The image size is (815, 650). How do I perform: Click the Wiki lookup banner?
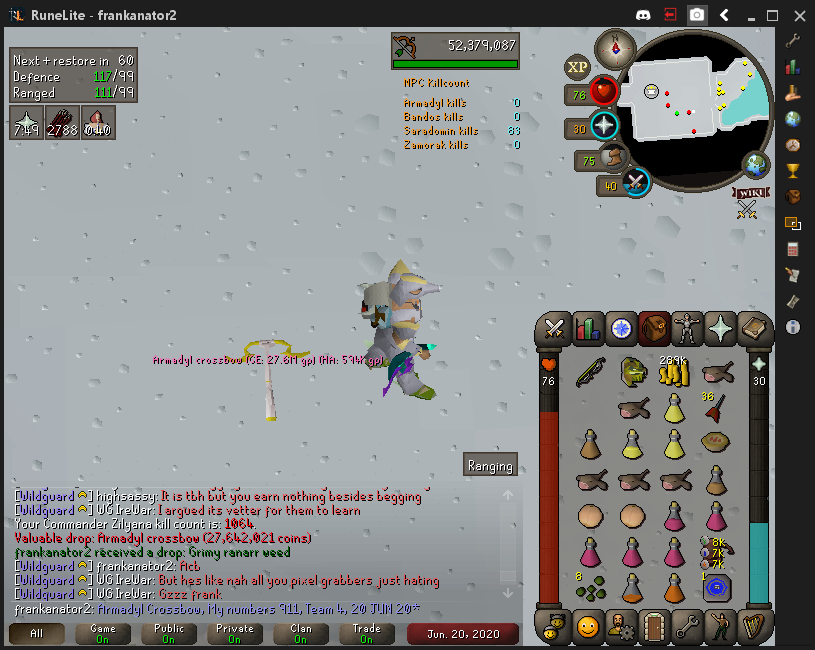pos(748,192)
